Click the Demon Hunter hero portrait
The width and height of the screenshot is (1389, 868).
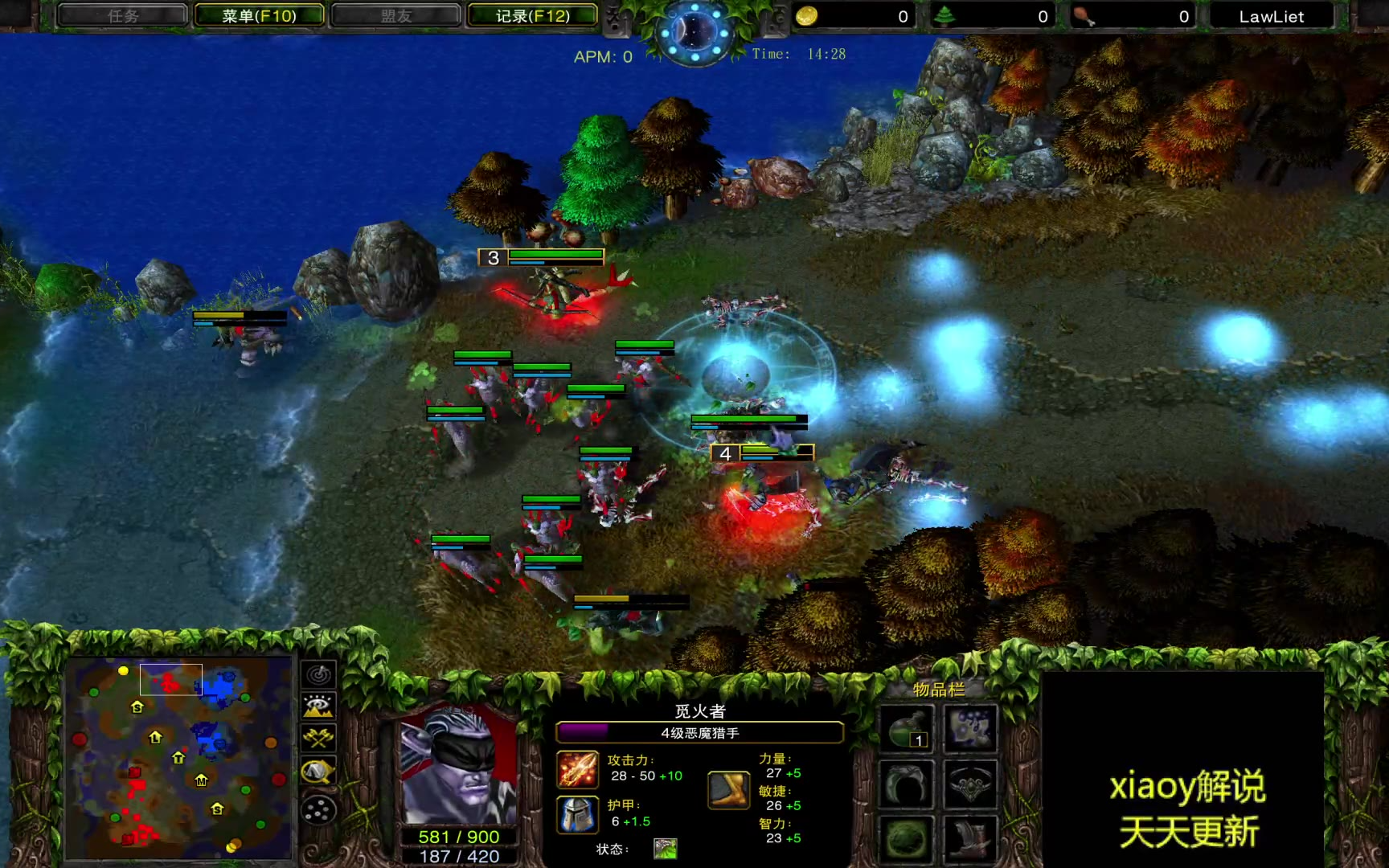459,764
